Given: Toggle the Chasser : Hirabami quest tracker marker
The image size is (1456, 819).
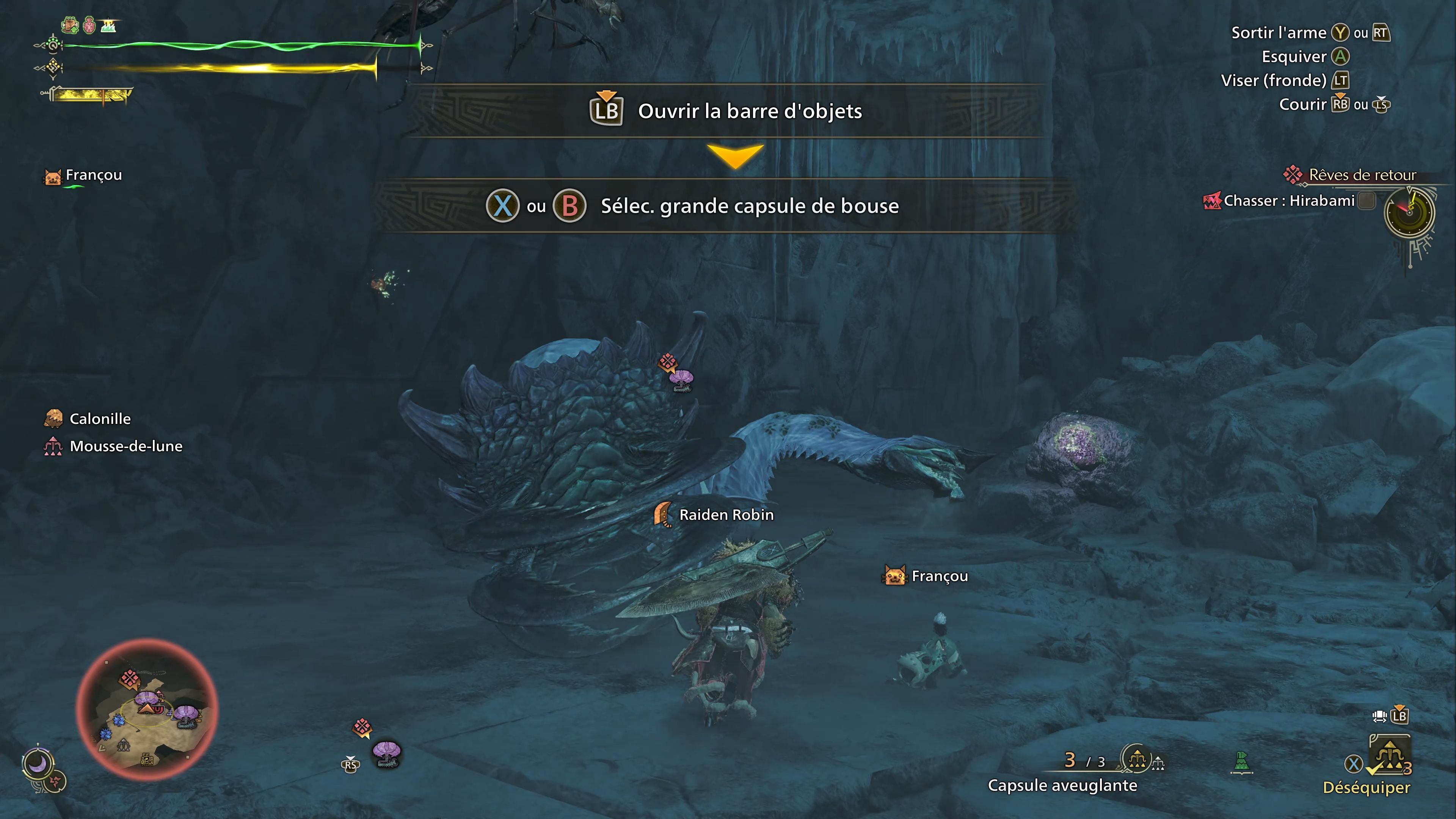Looking at the screenshot, I should [1213, 201].
